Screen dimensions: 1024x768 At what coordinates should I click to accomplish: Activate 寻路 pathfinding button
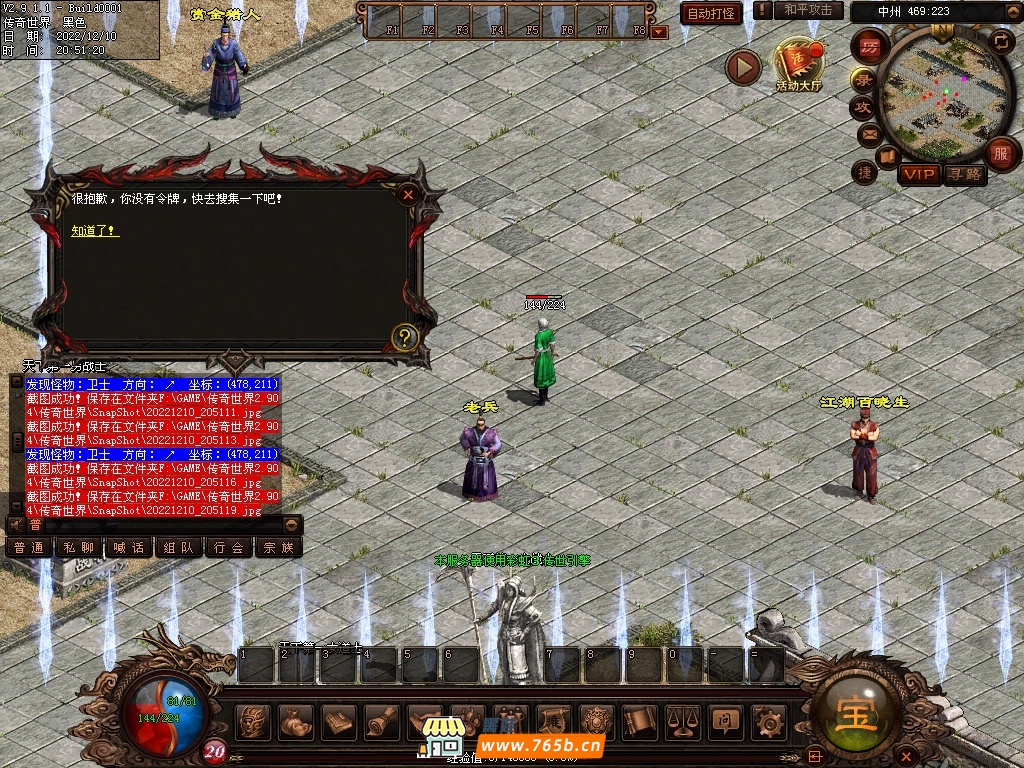(966, 175)
